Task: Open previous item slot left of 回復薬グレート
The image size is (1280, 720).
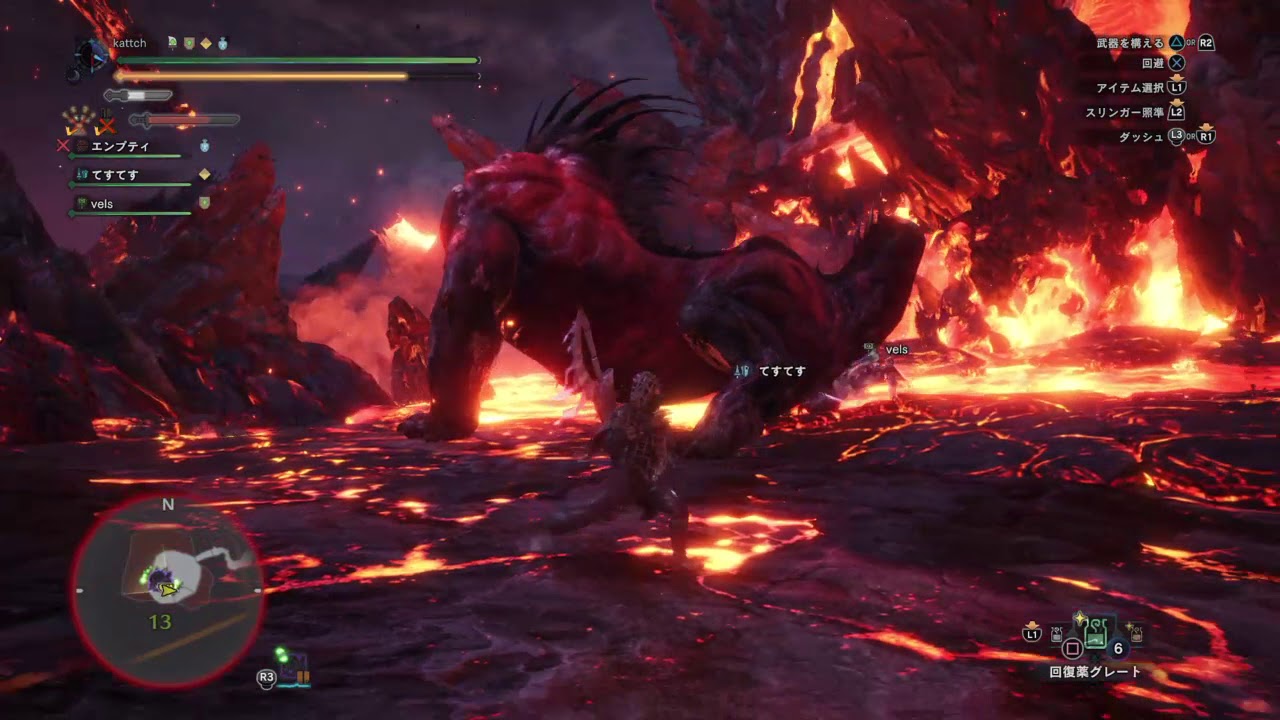Action: pyautogui.click(x=1056, y=634)
